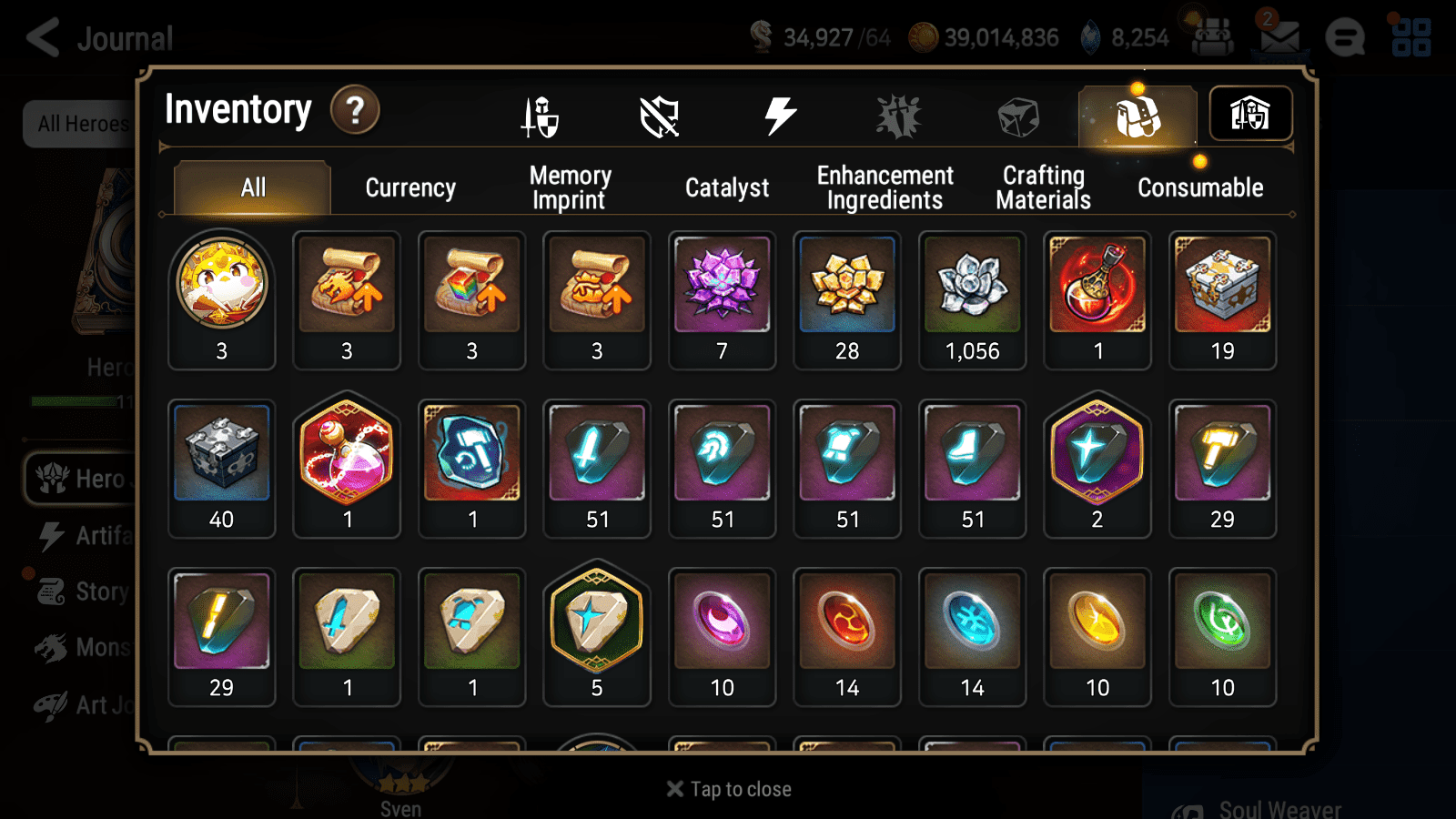Open the grid menu icon in top right corner

point(1412,36)
